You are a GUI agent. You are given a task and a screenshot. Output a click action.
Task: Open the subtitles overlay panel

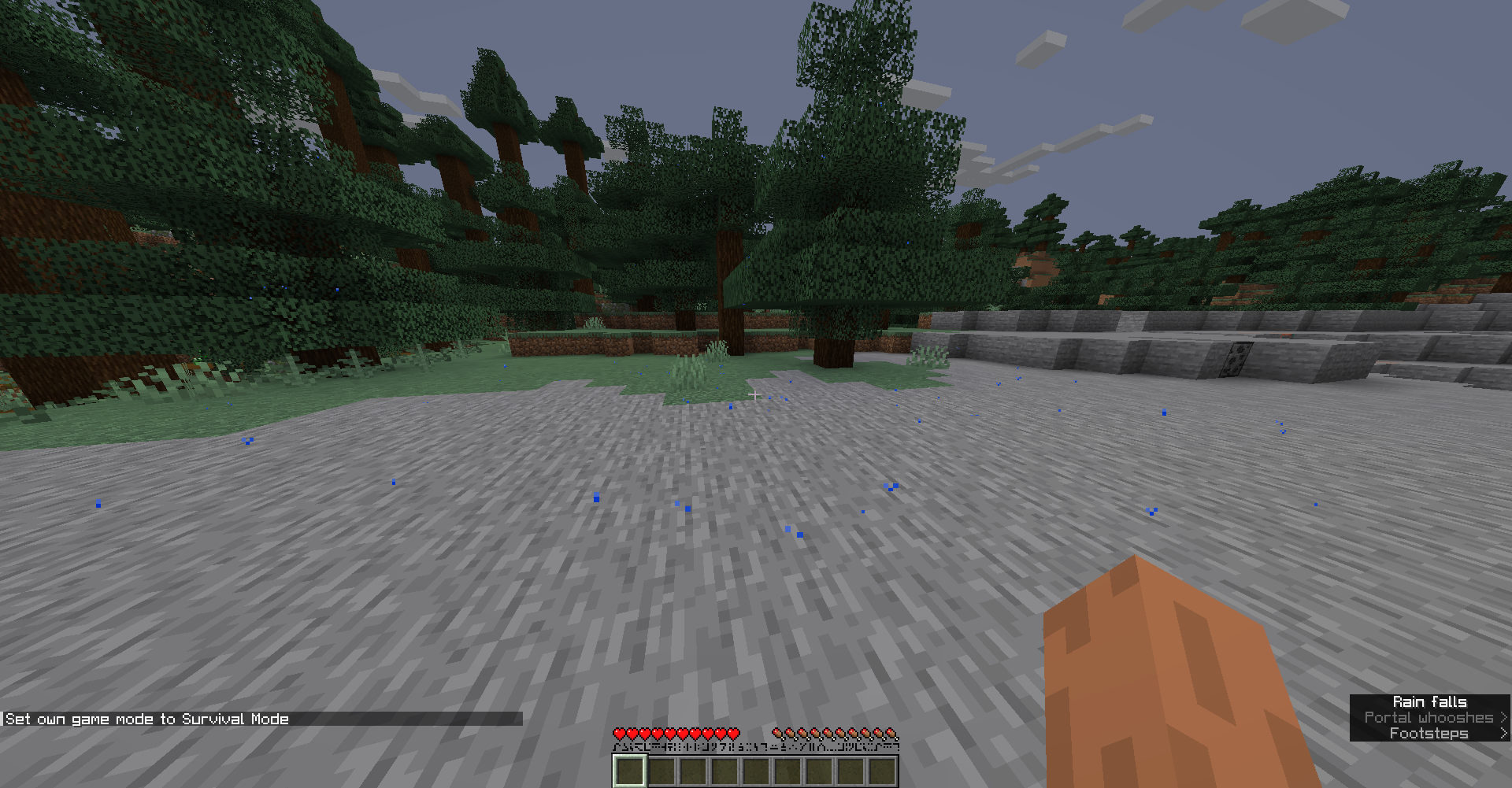(x=1429, y=717)
